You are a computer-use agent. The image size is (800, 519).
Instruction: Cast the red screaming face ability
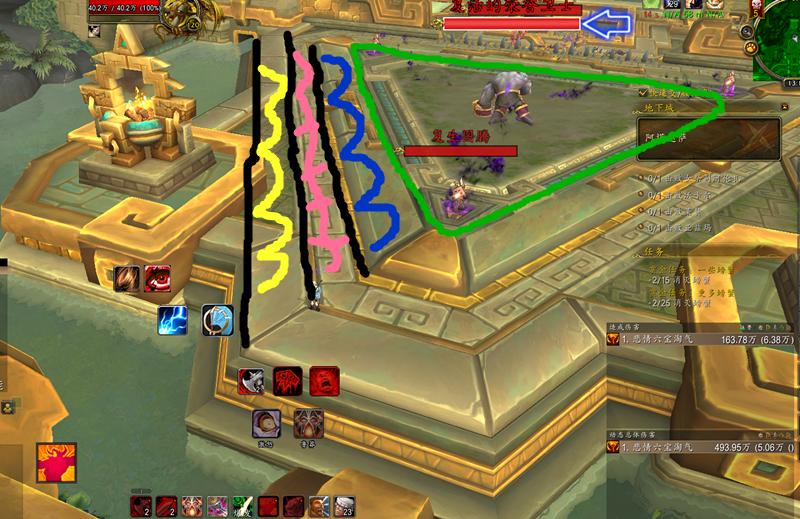(x=323, y=381)
